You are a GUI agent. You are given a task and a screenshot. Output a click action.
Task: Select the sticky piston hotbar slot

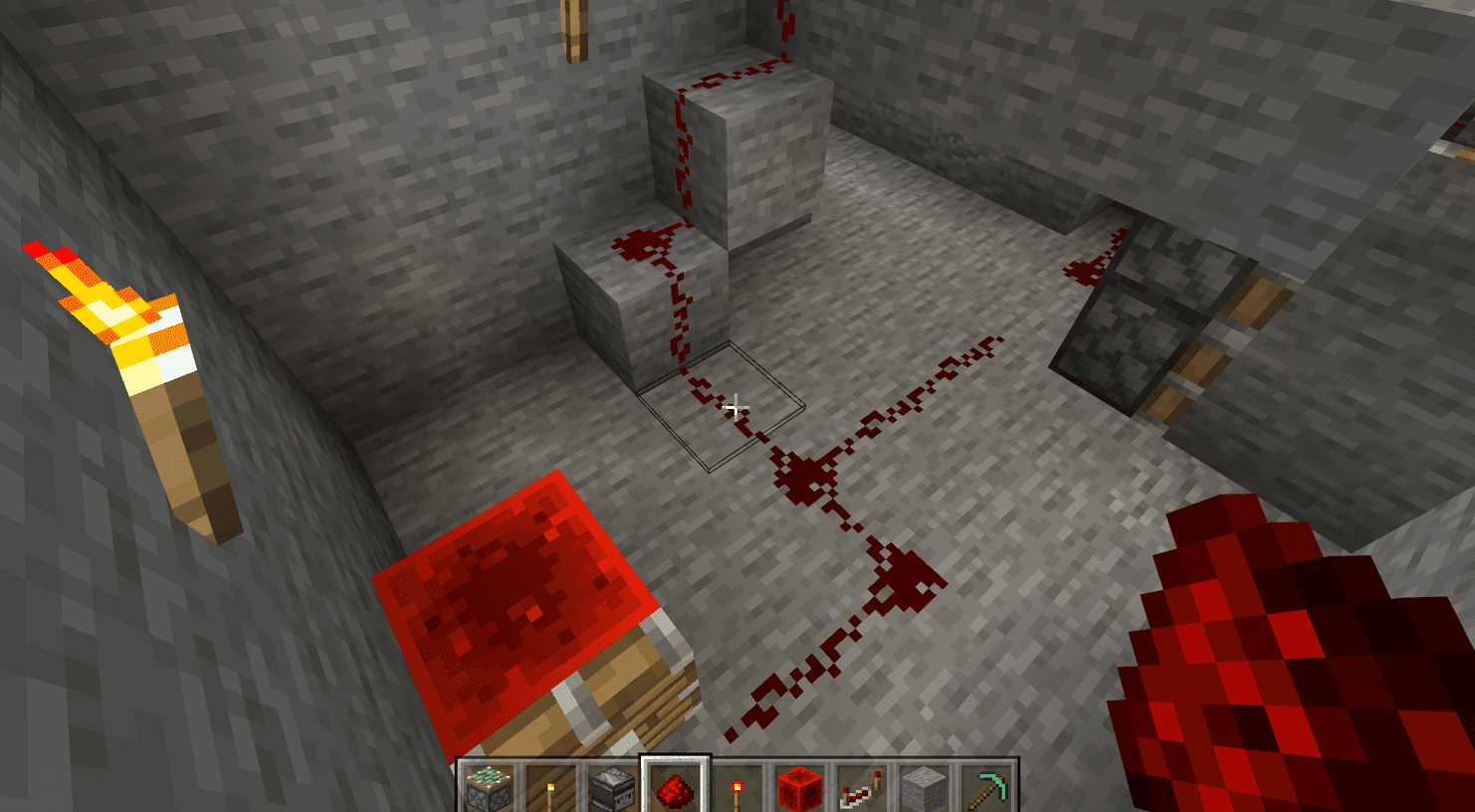tap(489, 788)
